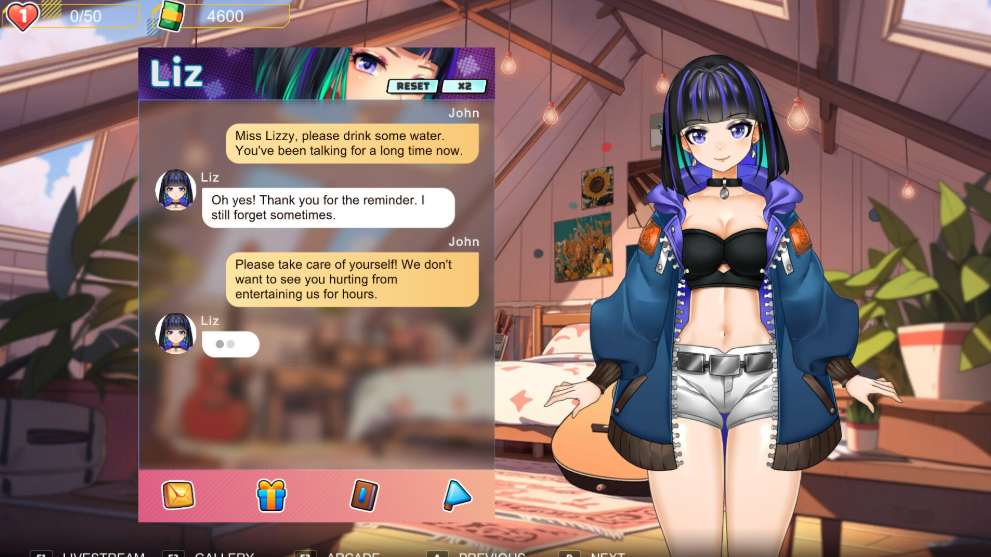The image size is (991, 557).
Task: Open the GALLERY menu option
Action: [222, 553]
